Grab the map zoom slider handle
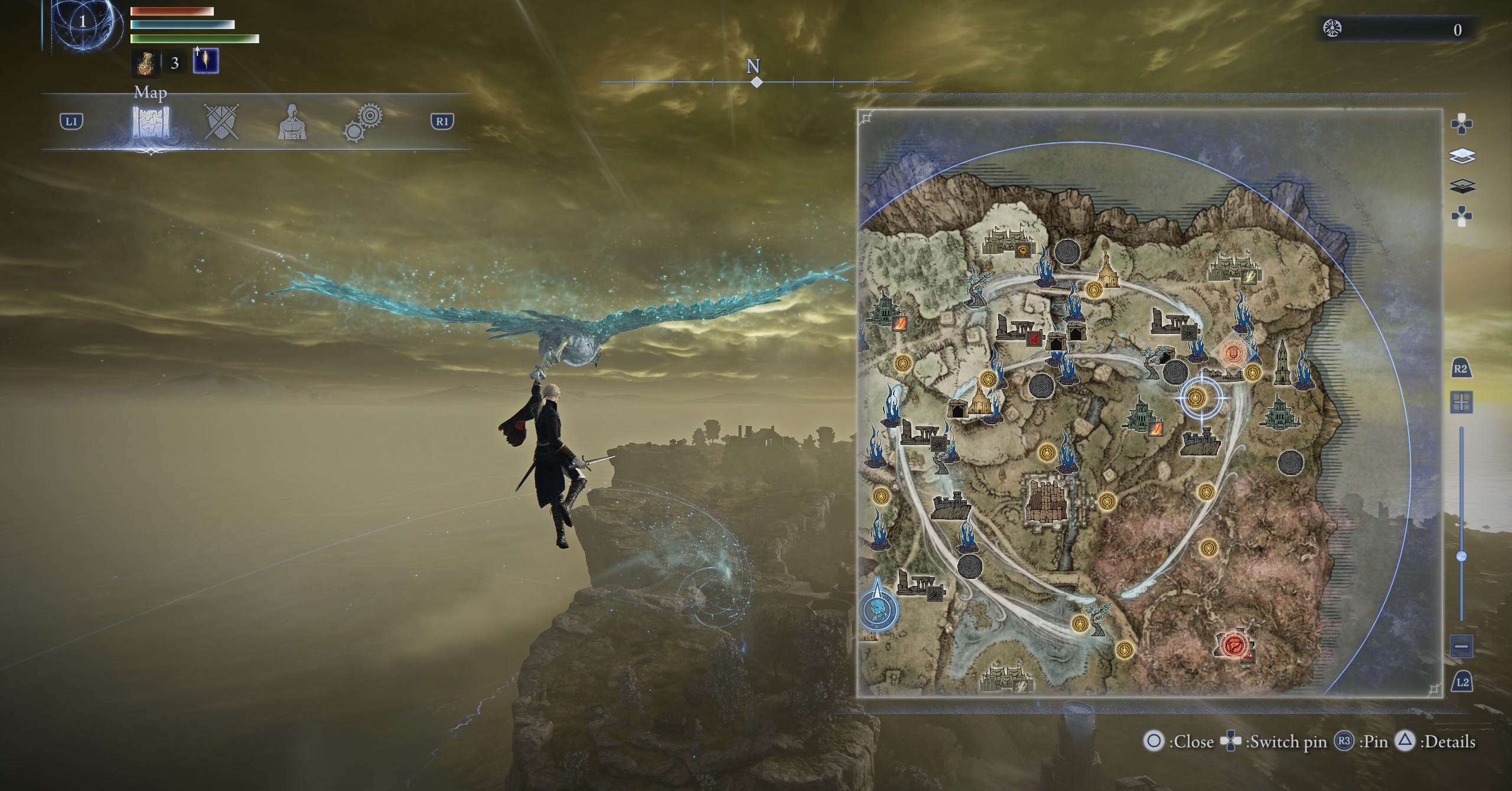Viewport: 1512px width, 791px height. click(x=1462, y=556)
